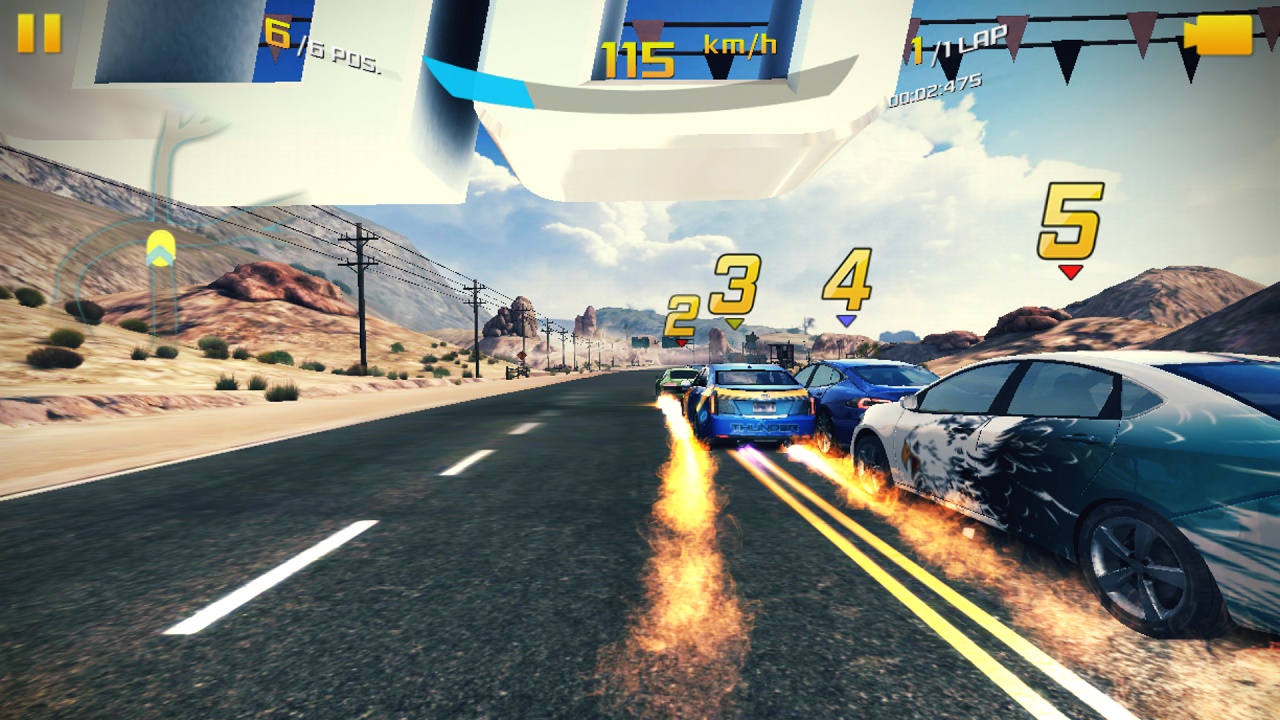Pause the race with the pause button
Image resolution: width=1280 pixels, height=720 pixels.
(x=39, y=33)
